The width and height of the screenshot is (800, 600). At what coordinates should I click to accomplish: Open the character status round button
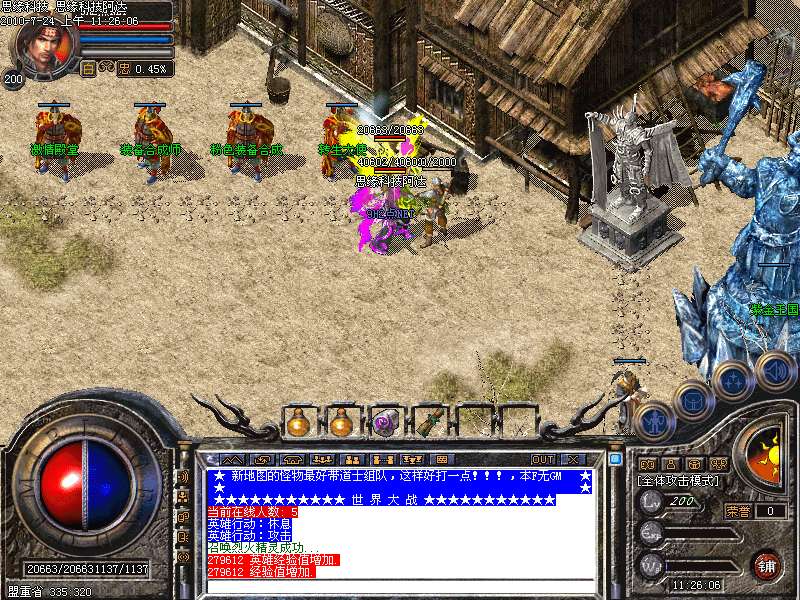[x=651, y=420]
